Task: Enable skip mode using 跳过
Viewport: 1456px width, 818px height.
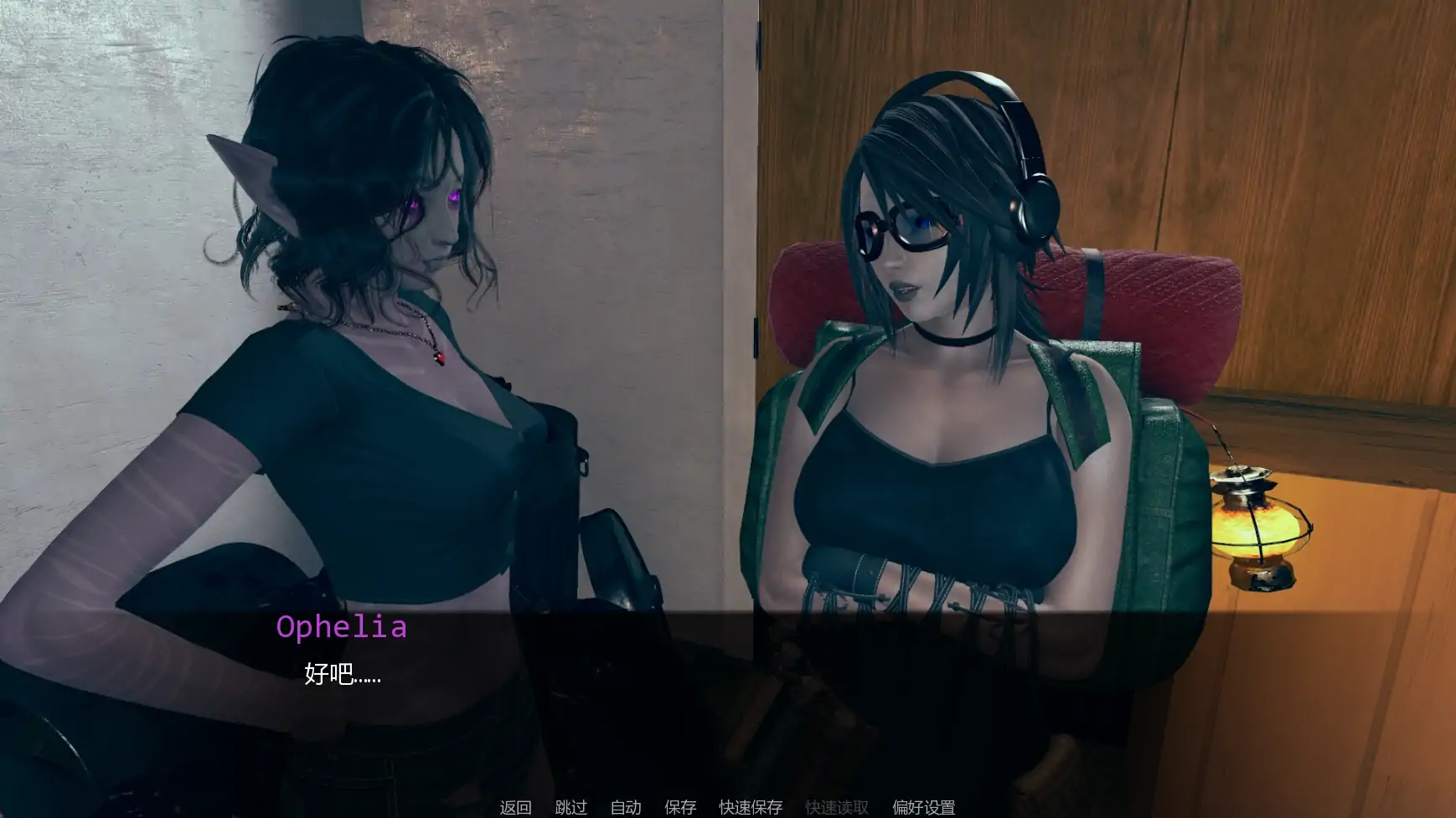Action: [x=571, y=807]
